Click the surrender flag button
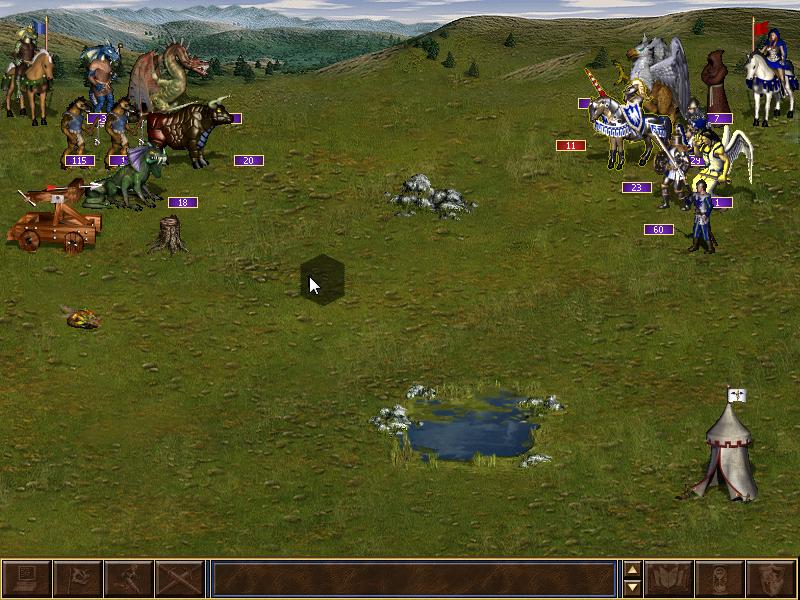This screenshot has height=600, width=800. [77, 579]
